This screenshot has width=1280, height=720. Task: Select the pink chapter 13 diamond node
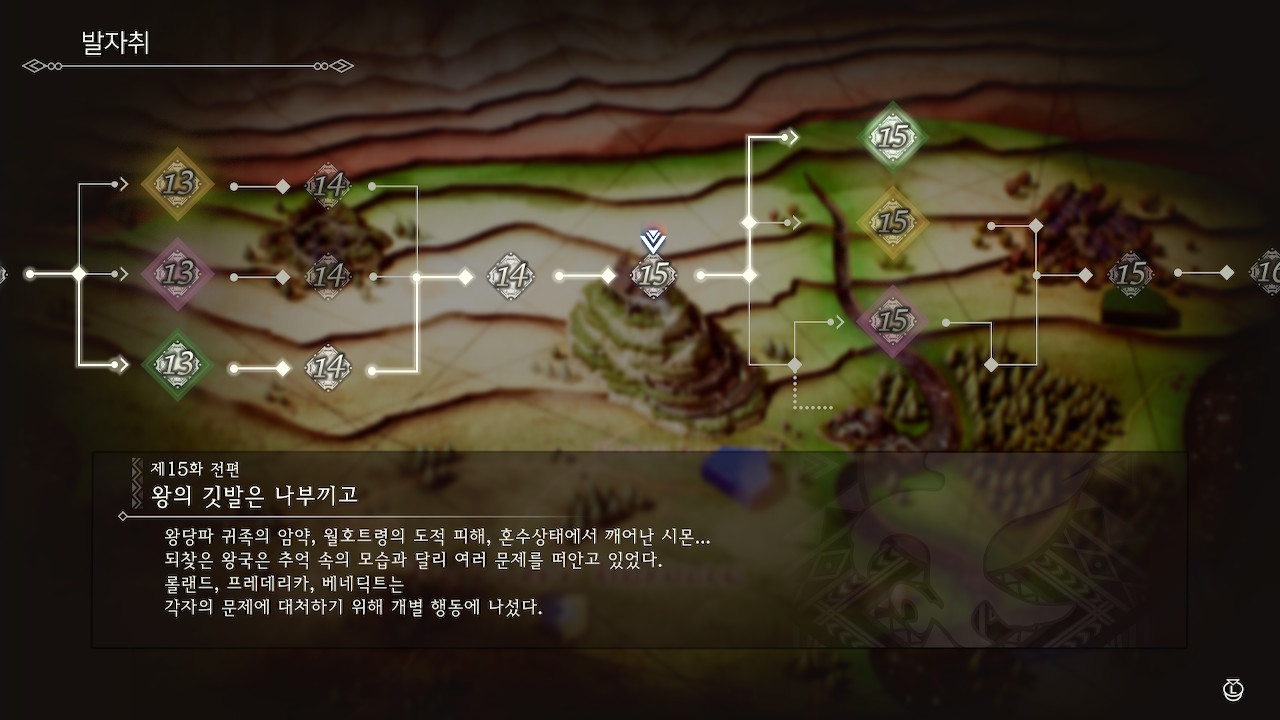tap(178, 273)
